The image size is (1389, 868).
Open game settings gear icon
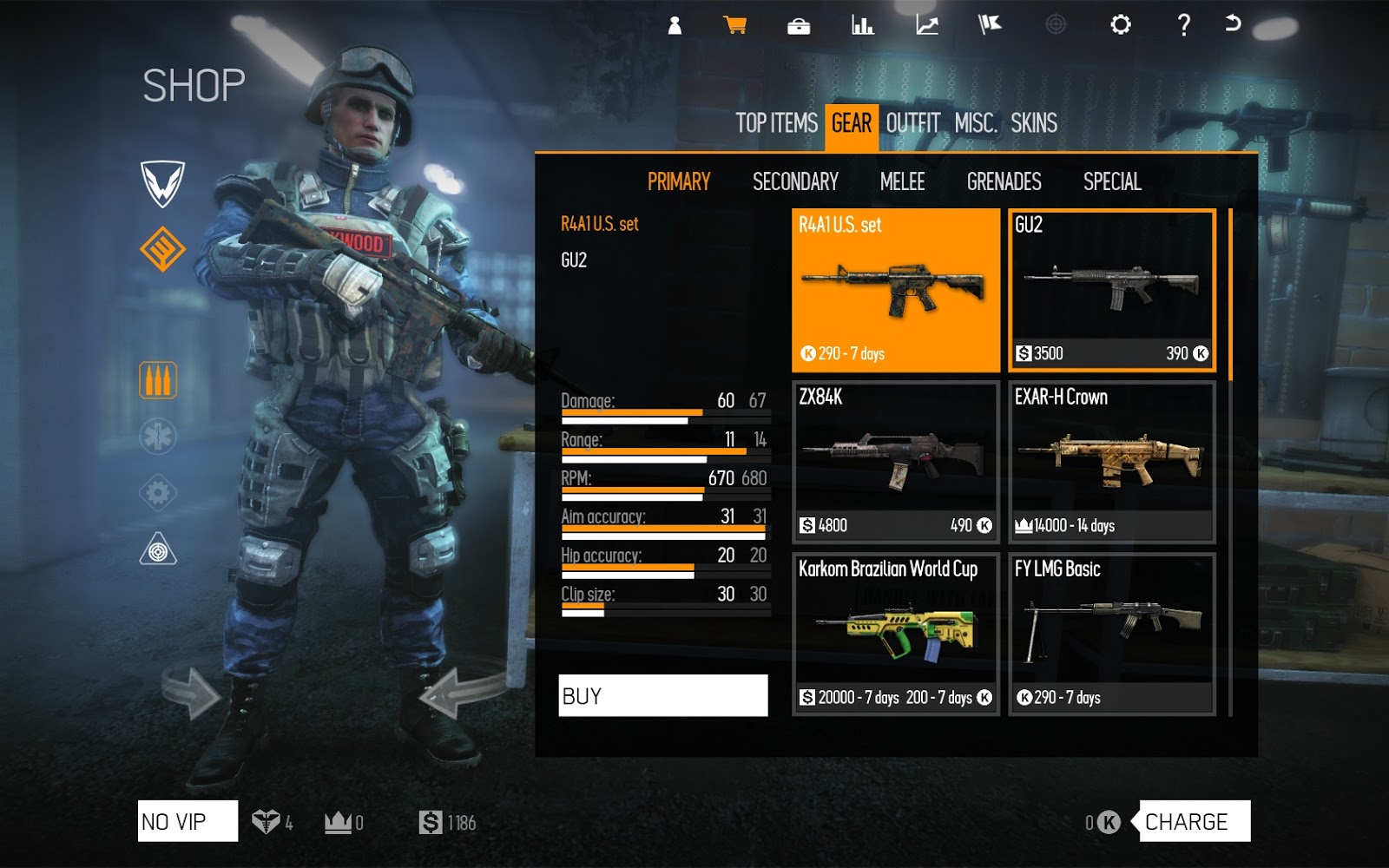coord(1119,26)
